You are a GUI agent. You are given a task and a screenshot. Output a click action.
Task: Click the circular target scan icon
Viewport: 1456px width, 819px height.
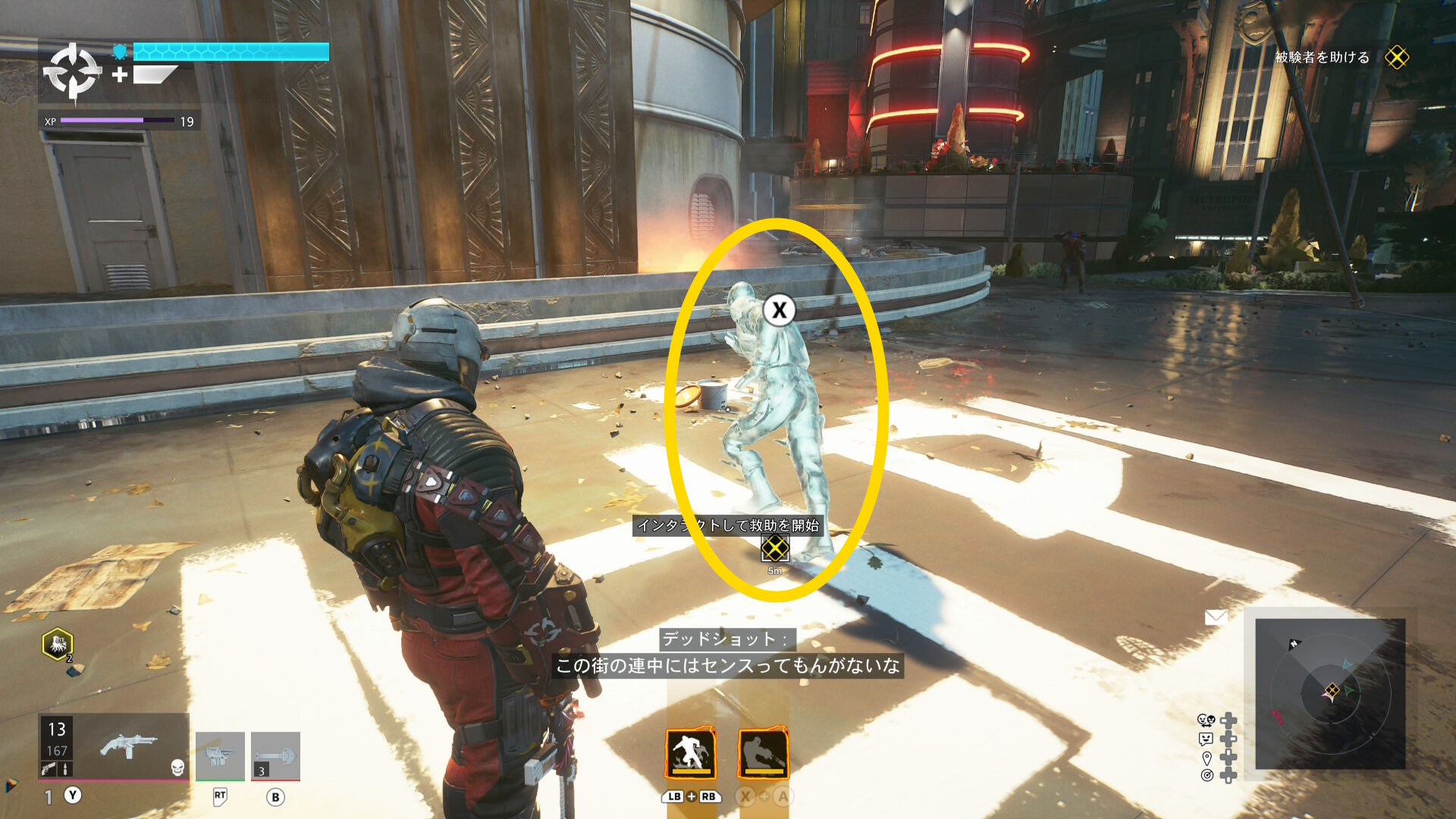(1207, 775)
